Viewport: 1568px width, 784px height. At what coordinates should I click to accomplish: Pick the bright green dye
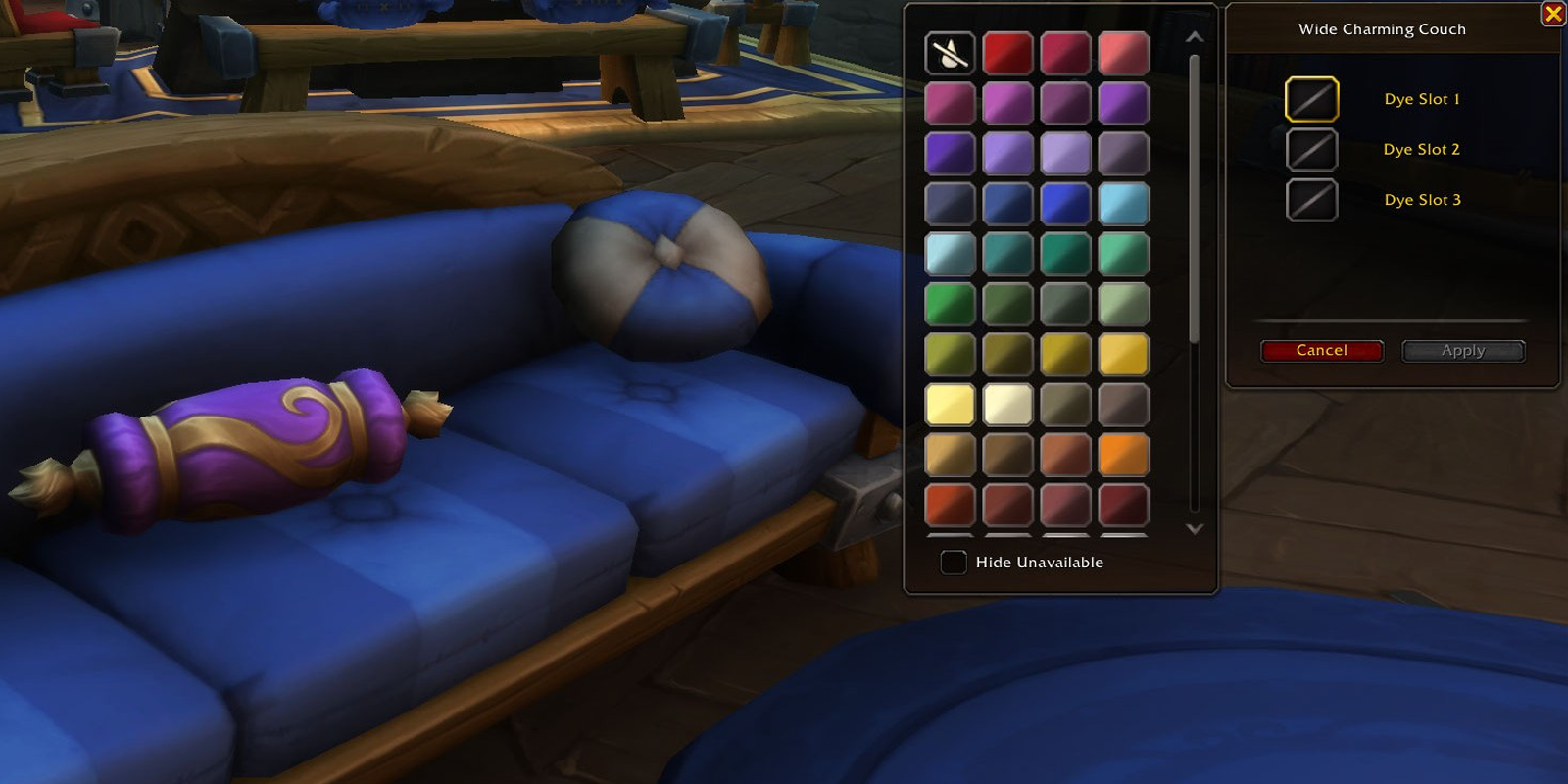click(x=949, y=304)
